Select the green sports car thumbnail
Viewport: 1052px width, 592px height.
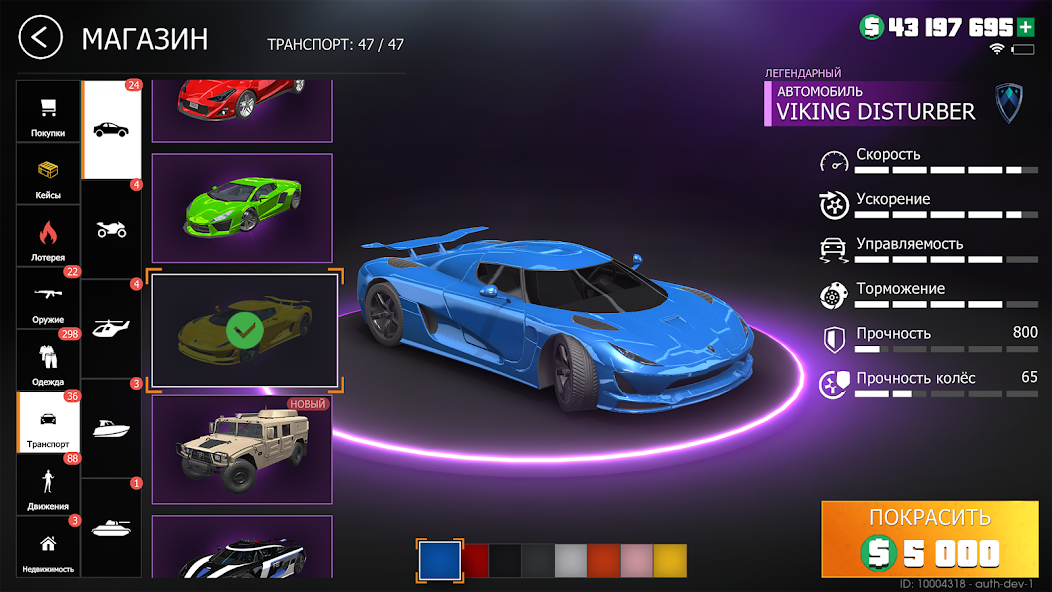(242, 208)
